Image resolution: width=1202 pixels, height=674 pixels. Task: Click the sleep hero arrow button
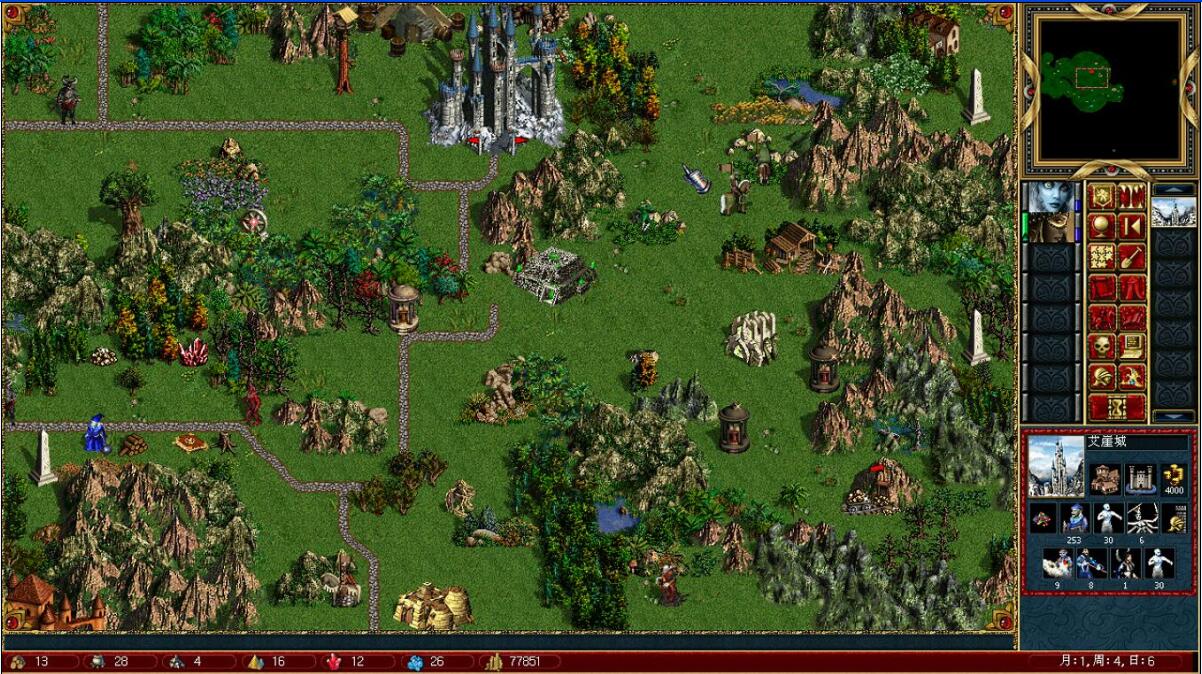tap(1131, 226)
